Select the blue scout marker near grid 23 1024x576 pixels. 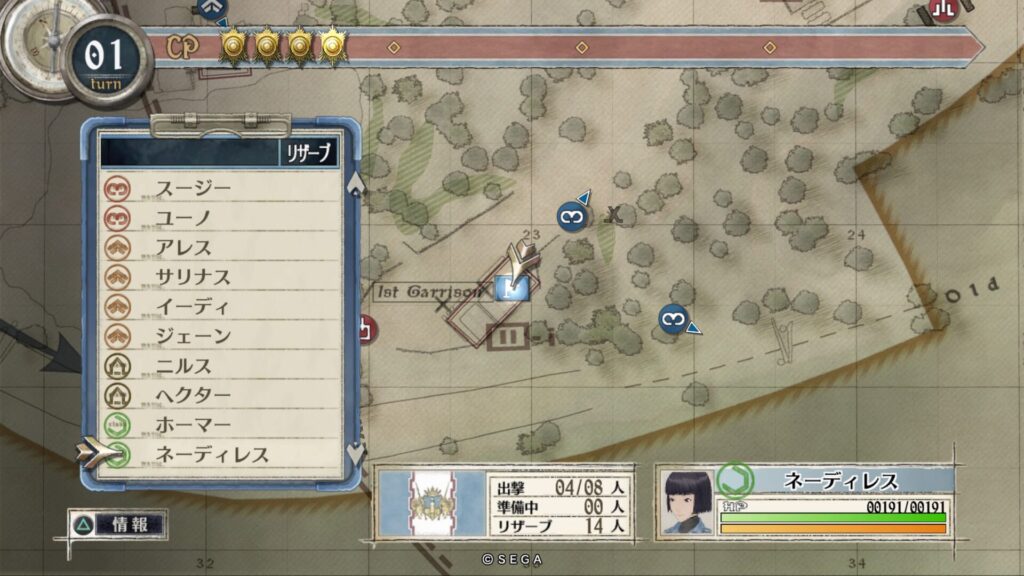571,215
